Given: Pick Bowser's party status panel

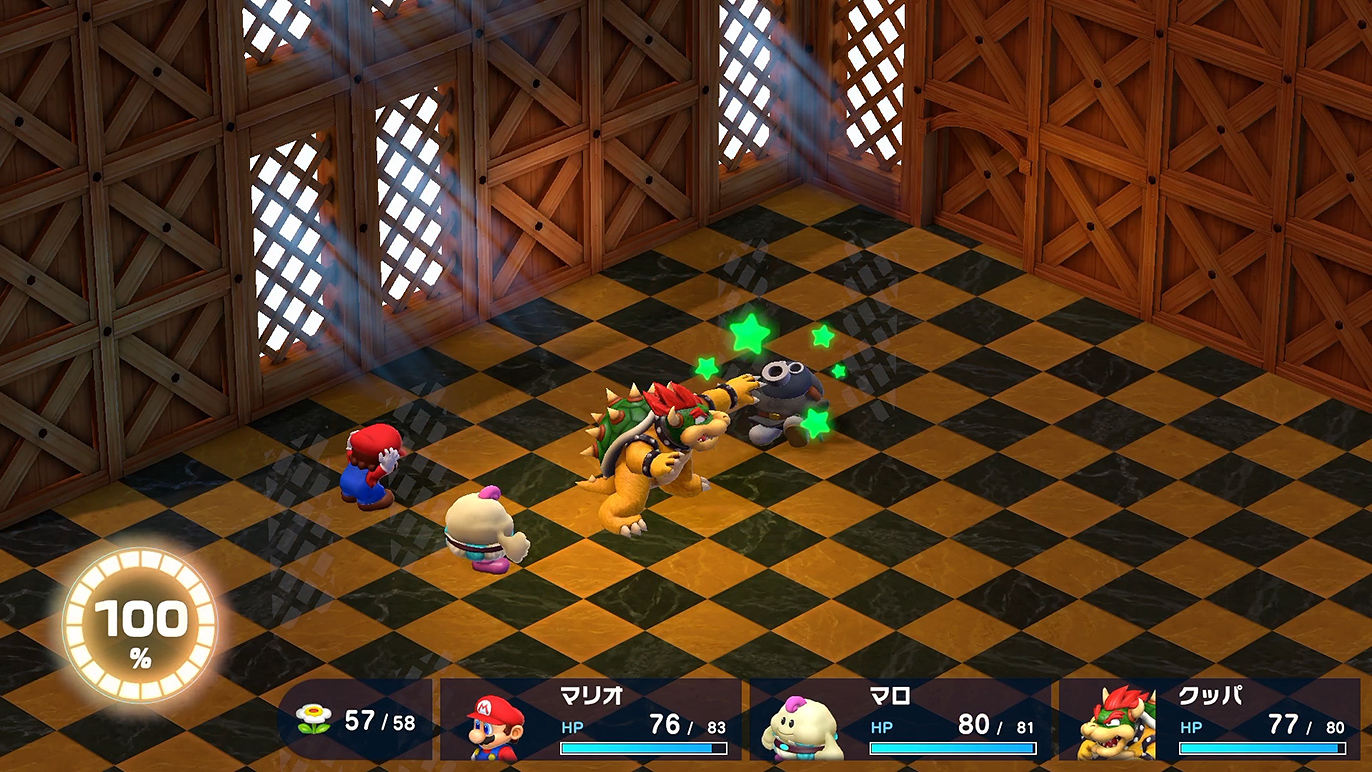Looking at the screenshot, I should (1210, 720).
